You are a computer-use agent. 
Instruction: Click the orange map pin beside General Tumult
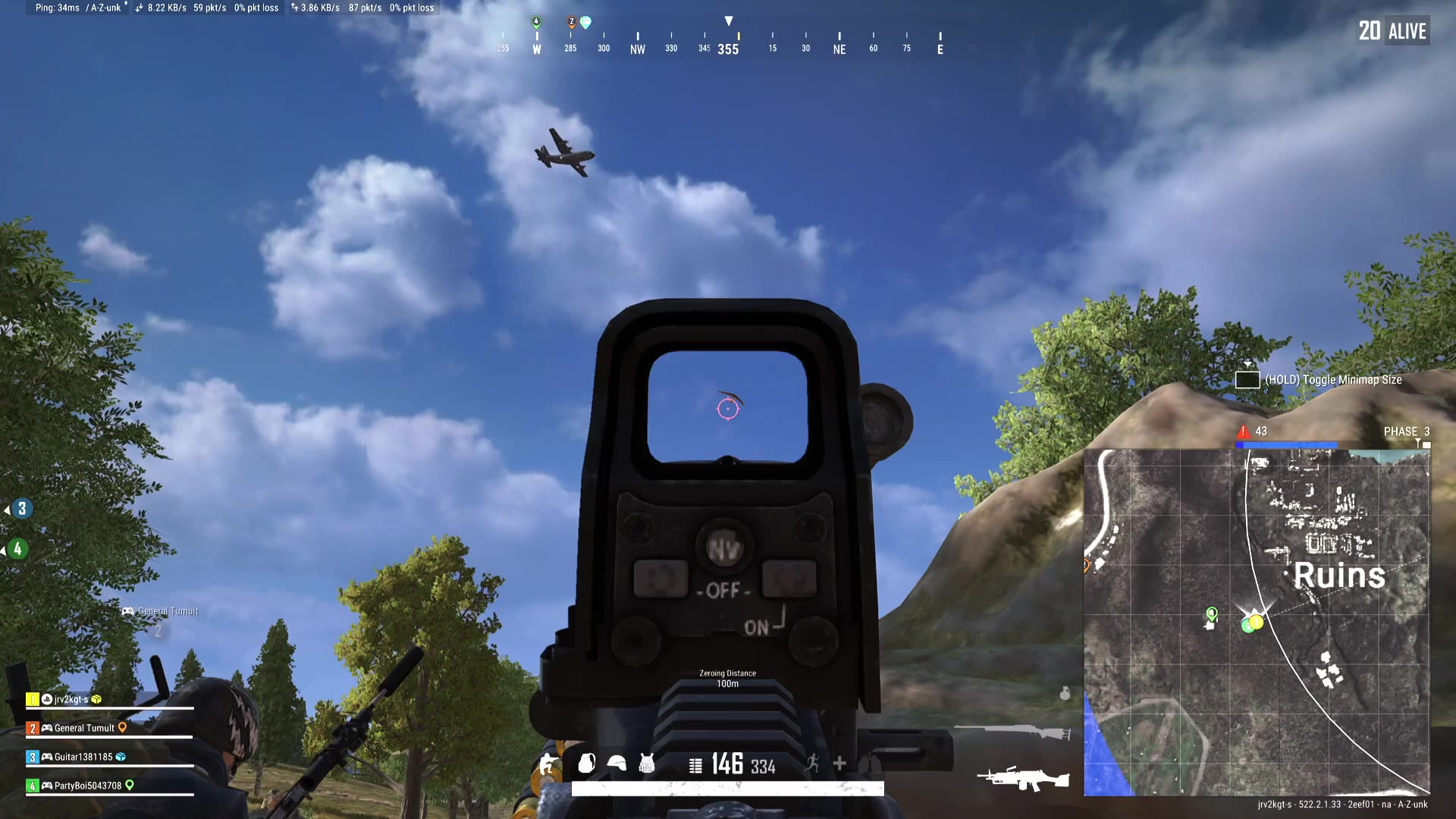pos(123,728)
